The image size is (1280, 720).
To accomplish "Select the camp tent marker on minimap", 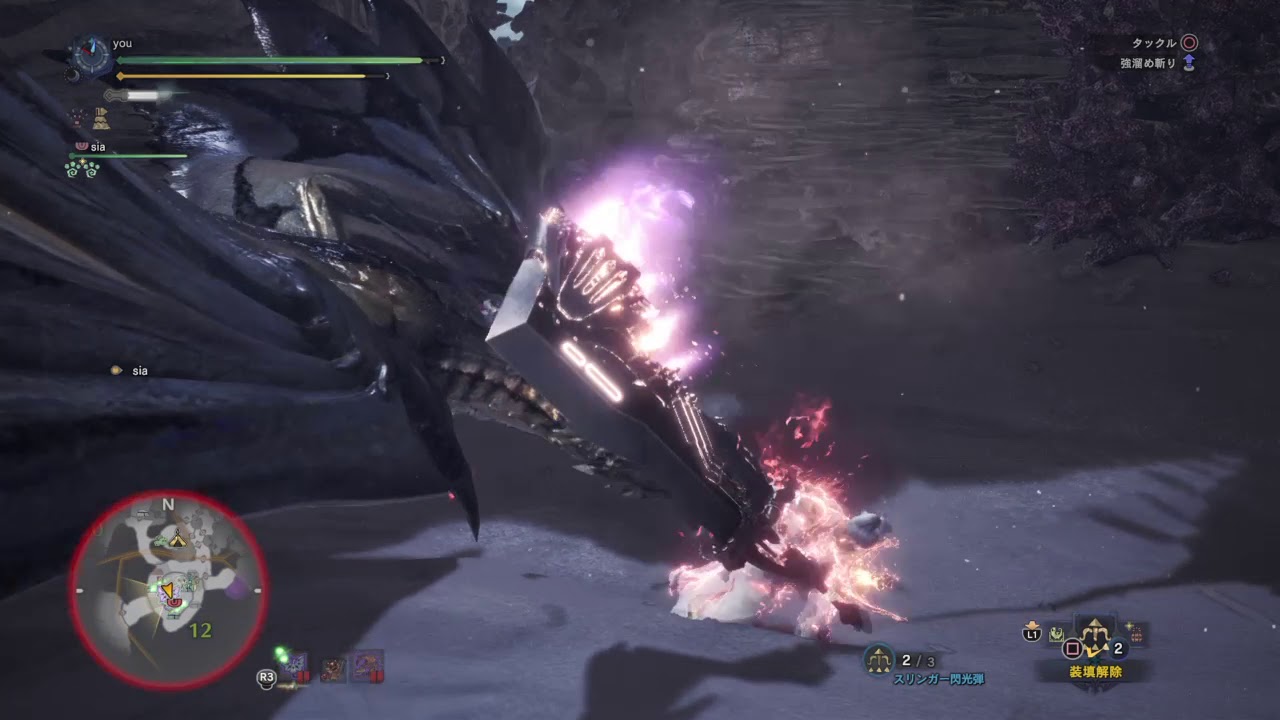I will tap(177, 539).
